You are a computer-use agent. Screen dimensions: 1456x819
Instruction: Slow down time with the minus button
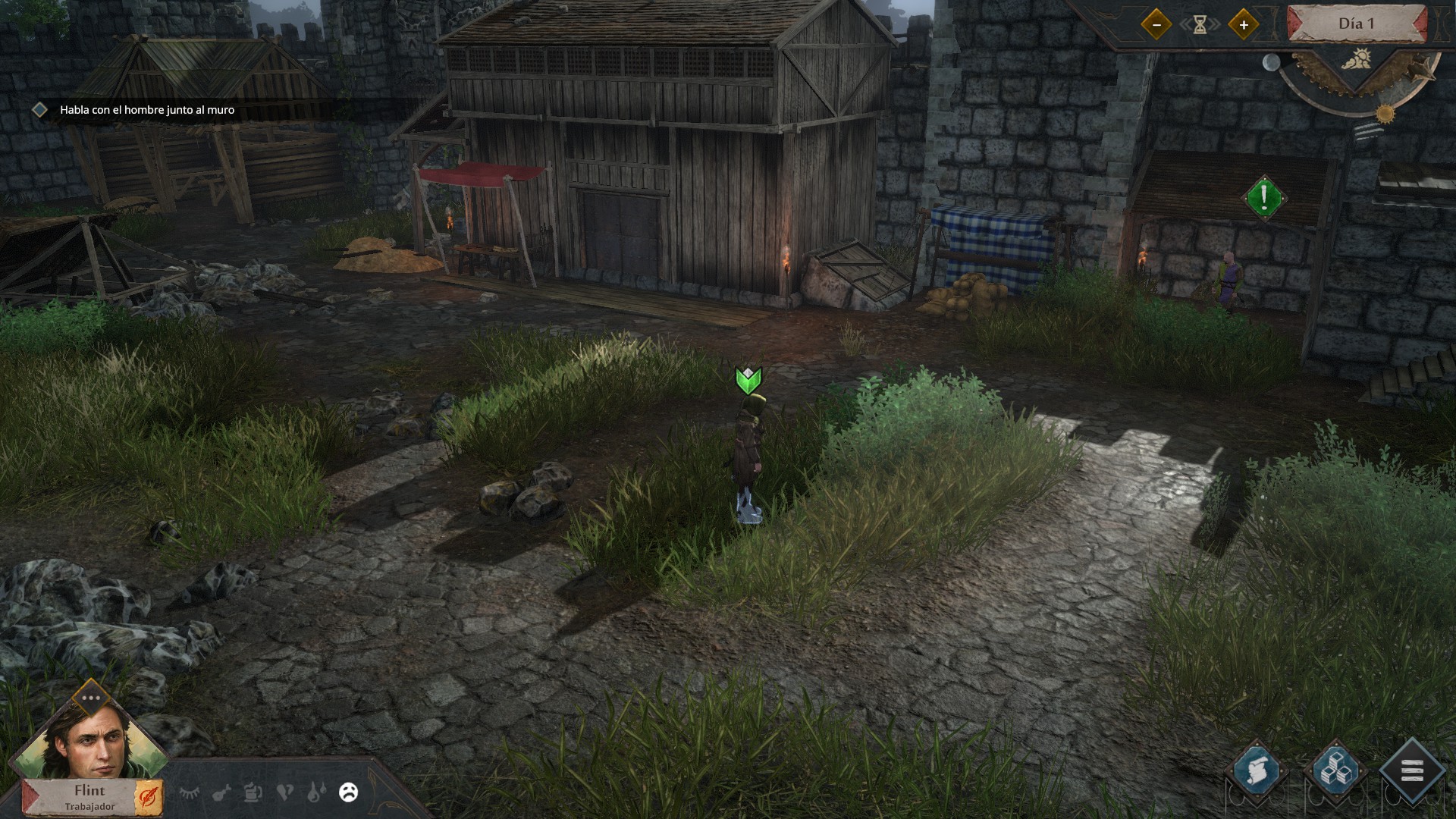pyautogui.click(x=1156, y=25)
